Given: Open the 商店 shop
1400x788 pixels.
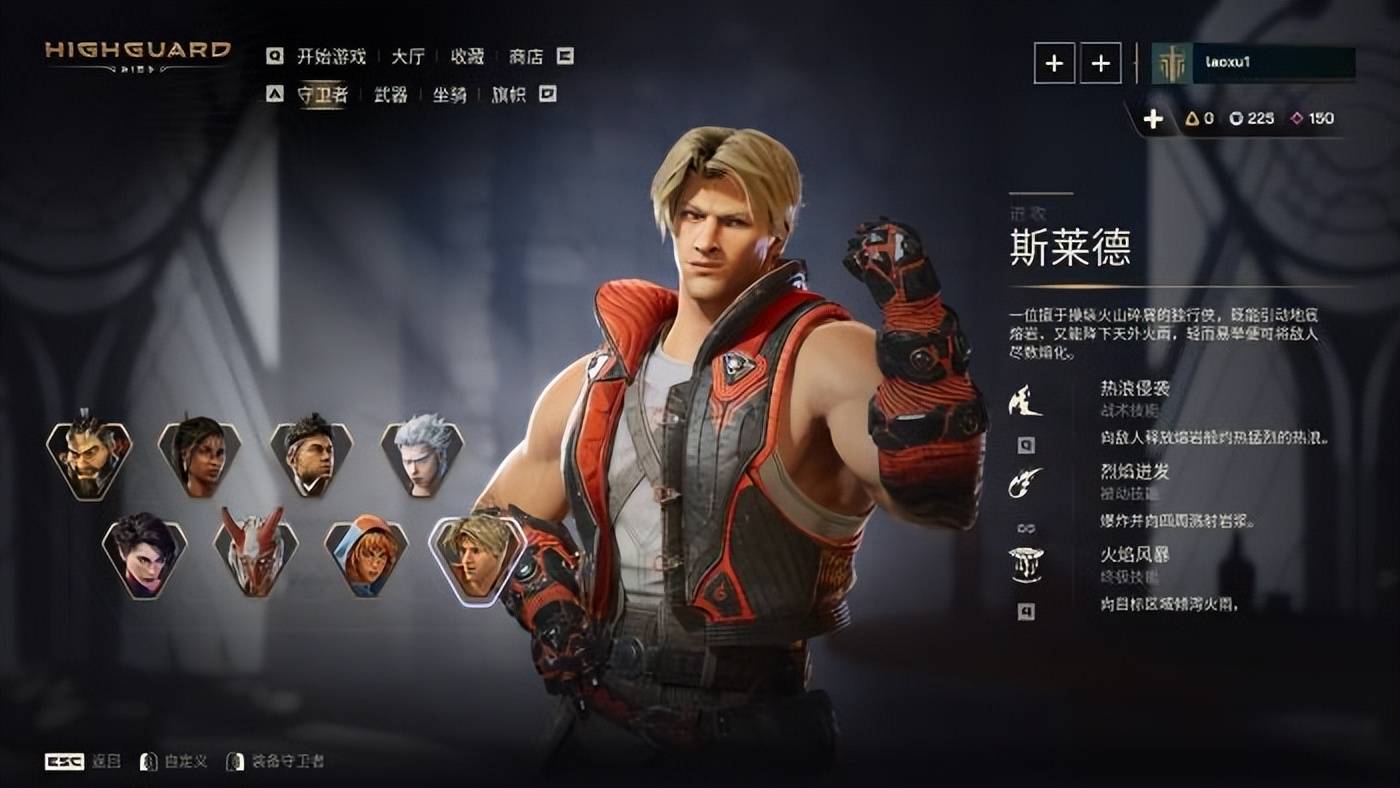Looking at the screenshot, I should click(x=526, y=56).
